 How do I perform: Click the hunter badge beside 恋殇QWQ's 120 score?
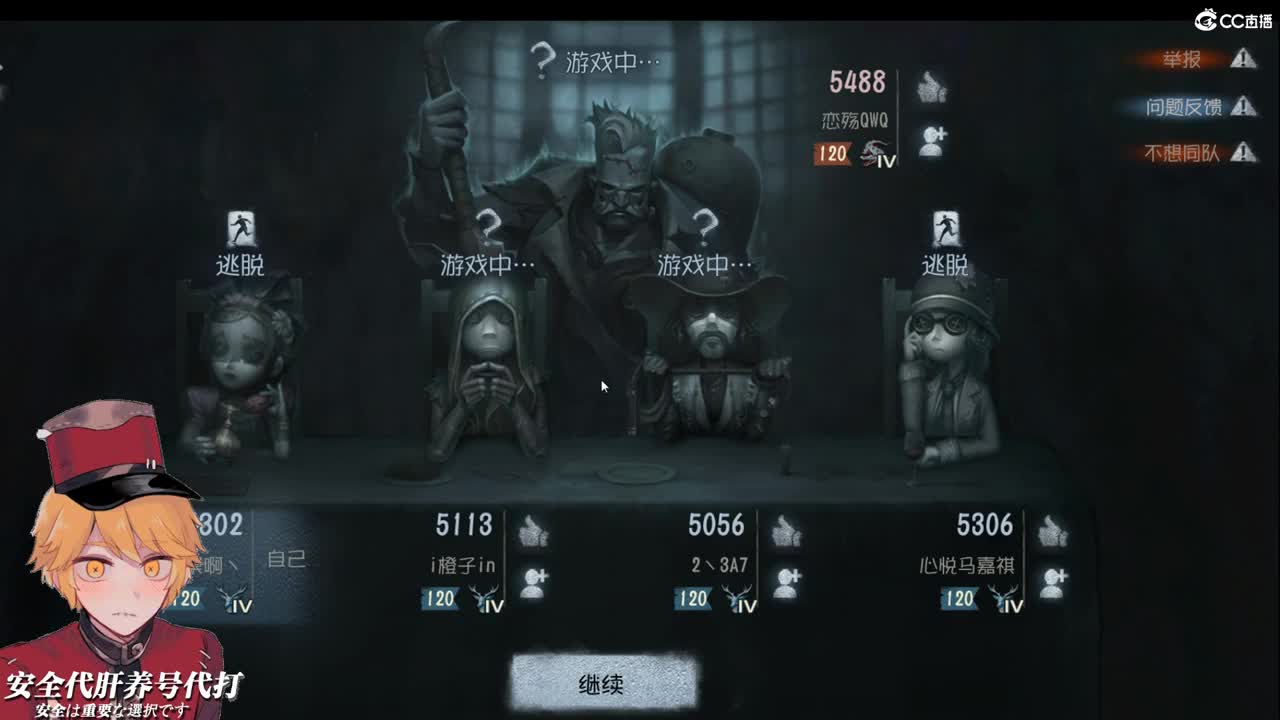(x=875, y=156)
